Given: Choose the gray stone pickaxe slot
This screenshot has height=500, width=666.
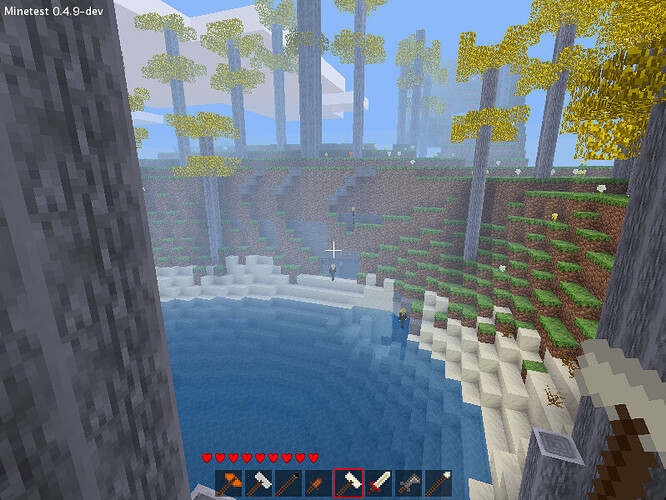Looking at the screenshot, I should point(407,483).
